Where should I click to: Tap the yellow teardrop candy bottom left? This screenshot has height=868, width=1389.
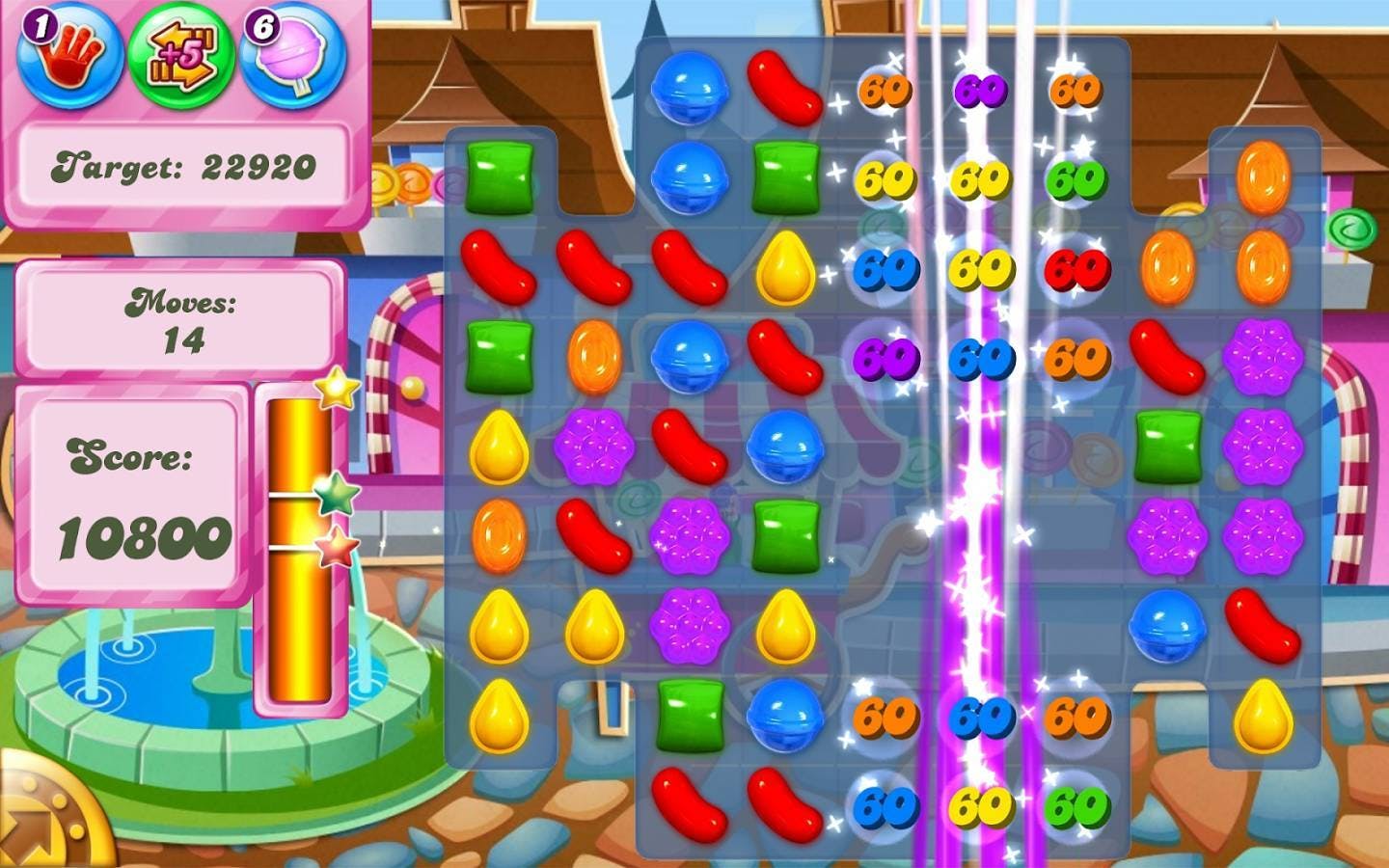[x=499, y=714]
